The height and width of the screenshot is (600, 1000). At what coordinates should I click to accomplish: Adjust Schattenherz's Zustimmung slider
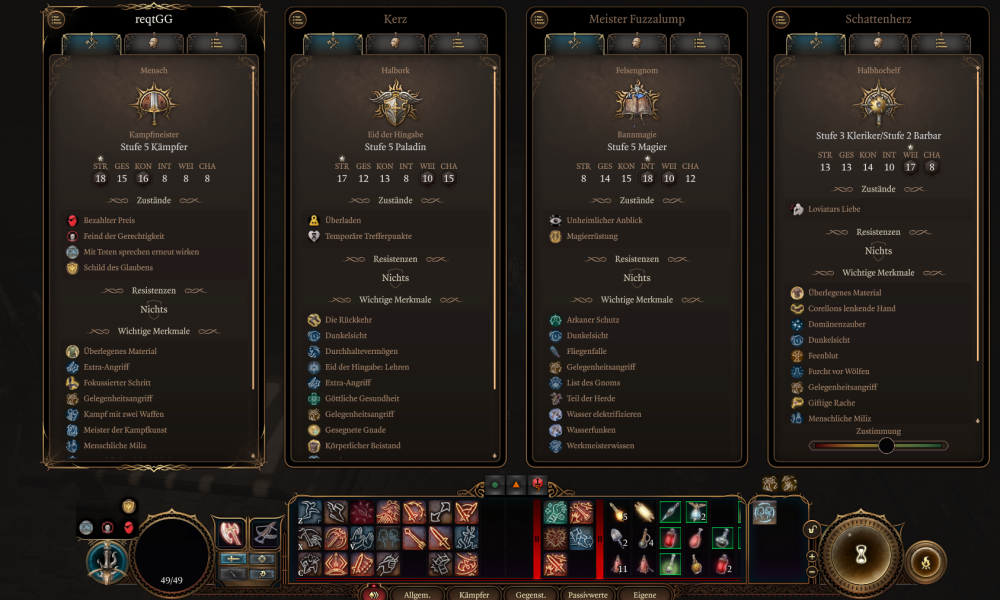(886, 445)
